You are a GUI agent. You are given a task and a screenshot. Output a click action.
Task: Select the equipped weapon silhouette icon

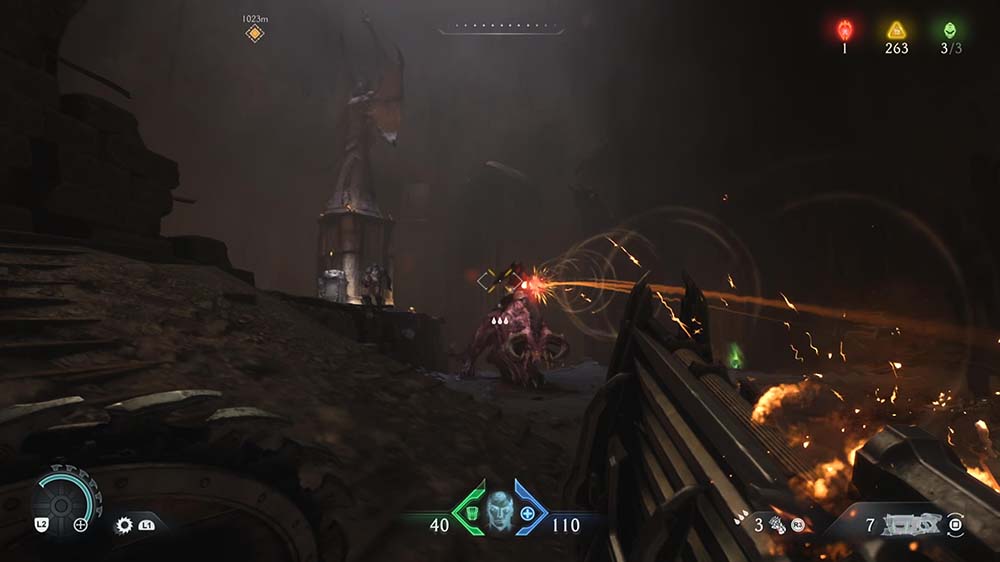coord(910,524)
